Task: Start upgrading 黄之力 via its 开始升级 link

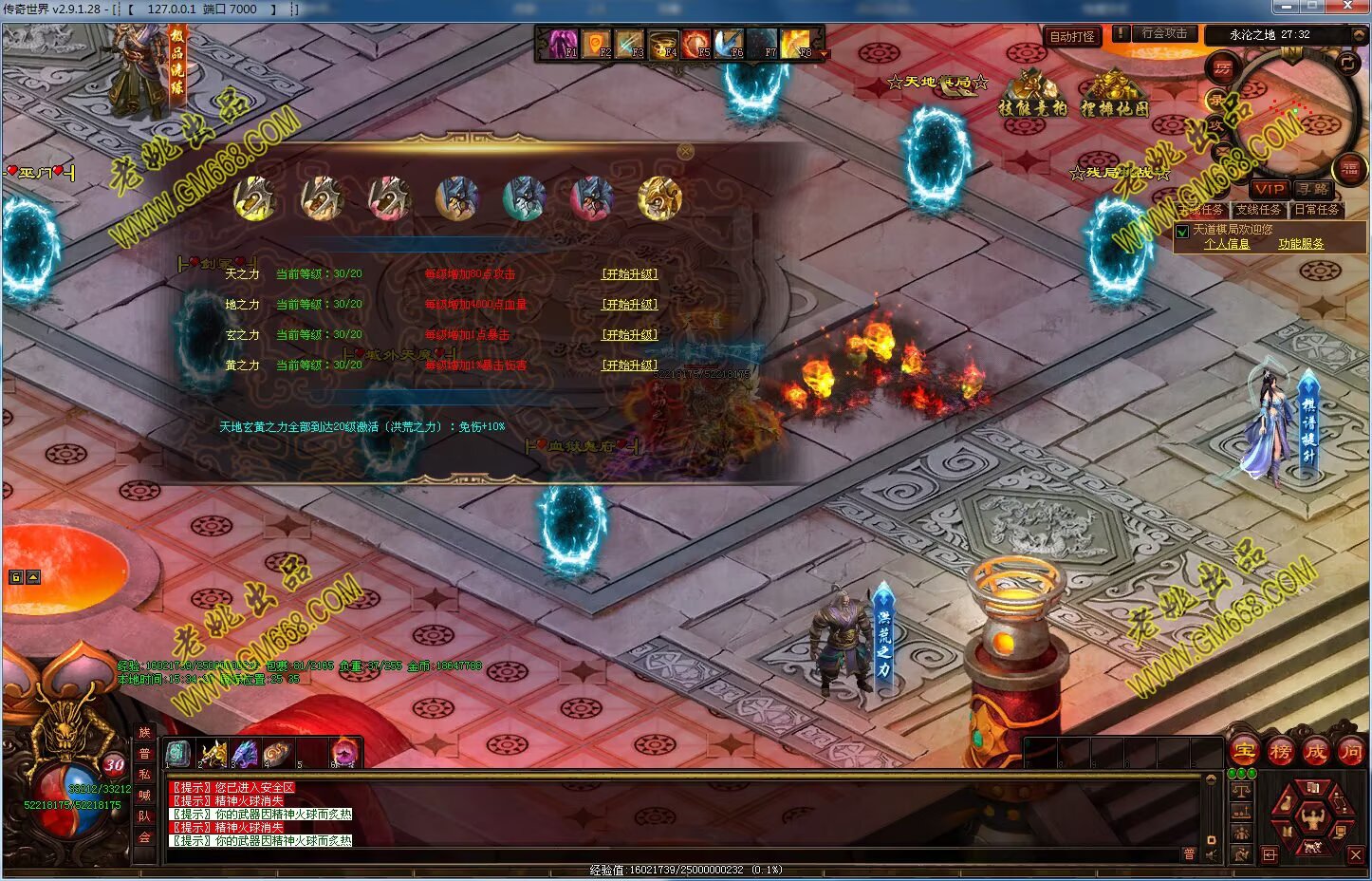Action: [629, 366]
